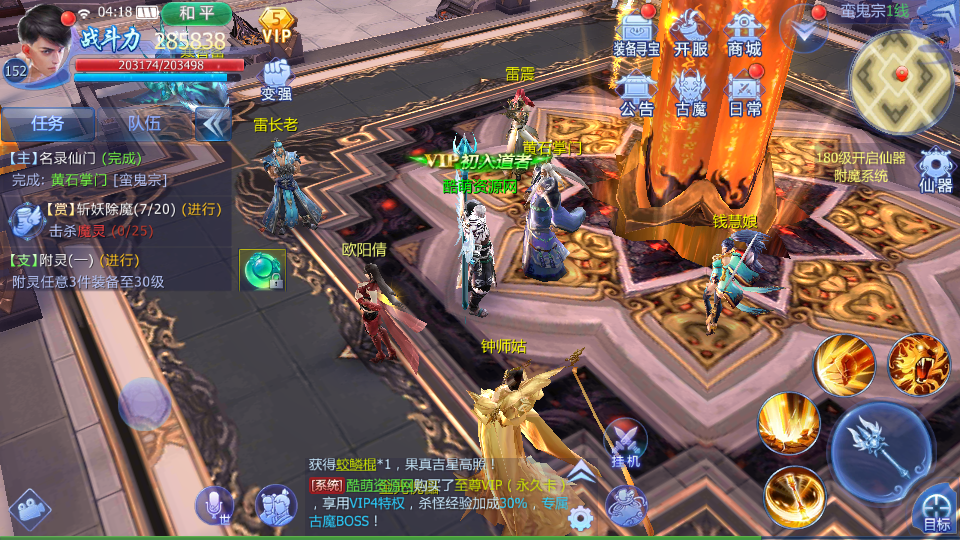Collapse the top menu with down arrow
960x540 pixels.
[805, 30]
